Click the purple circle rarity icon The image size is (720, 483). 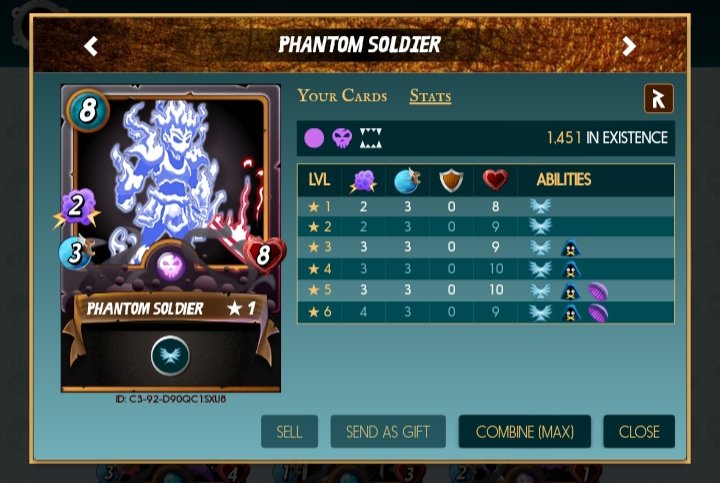314,138
